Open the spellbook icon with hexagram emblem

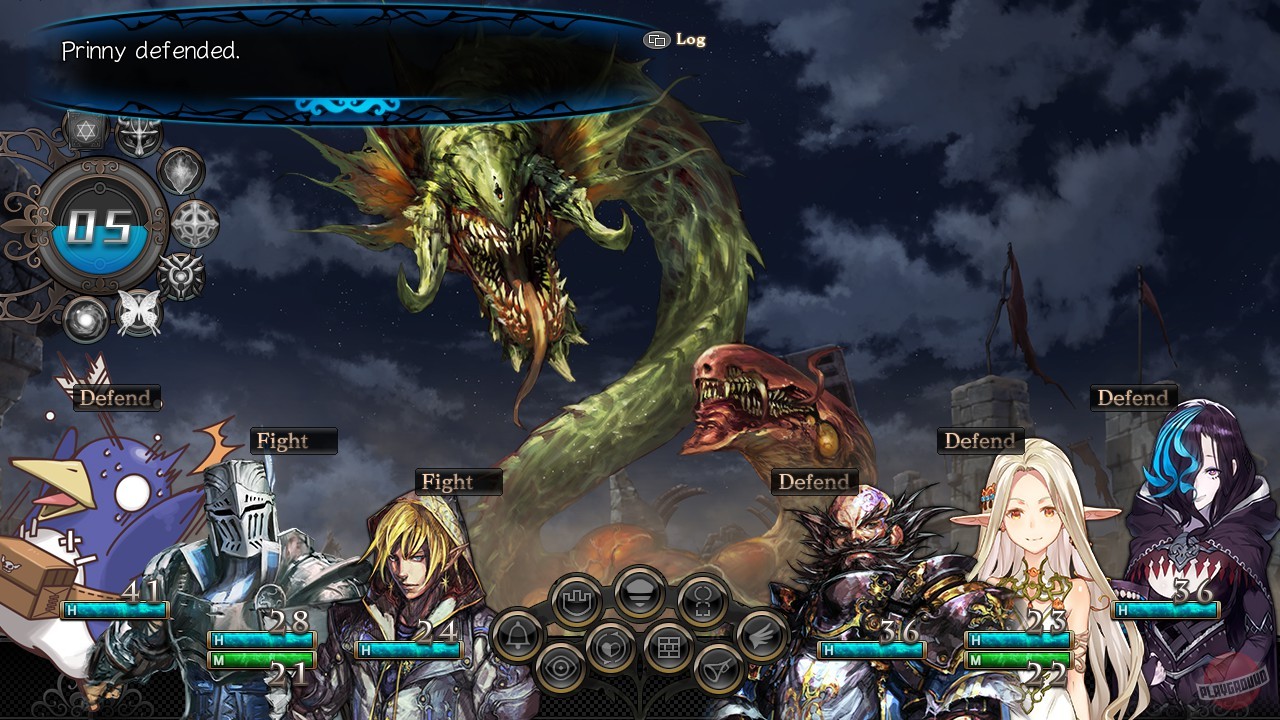coord(85,130)
